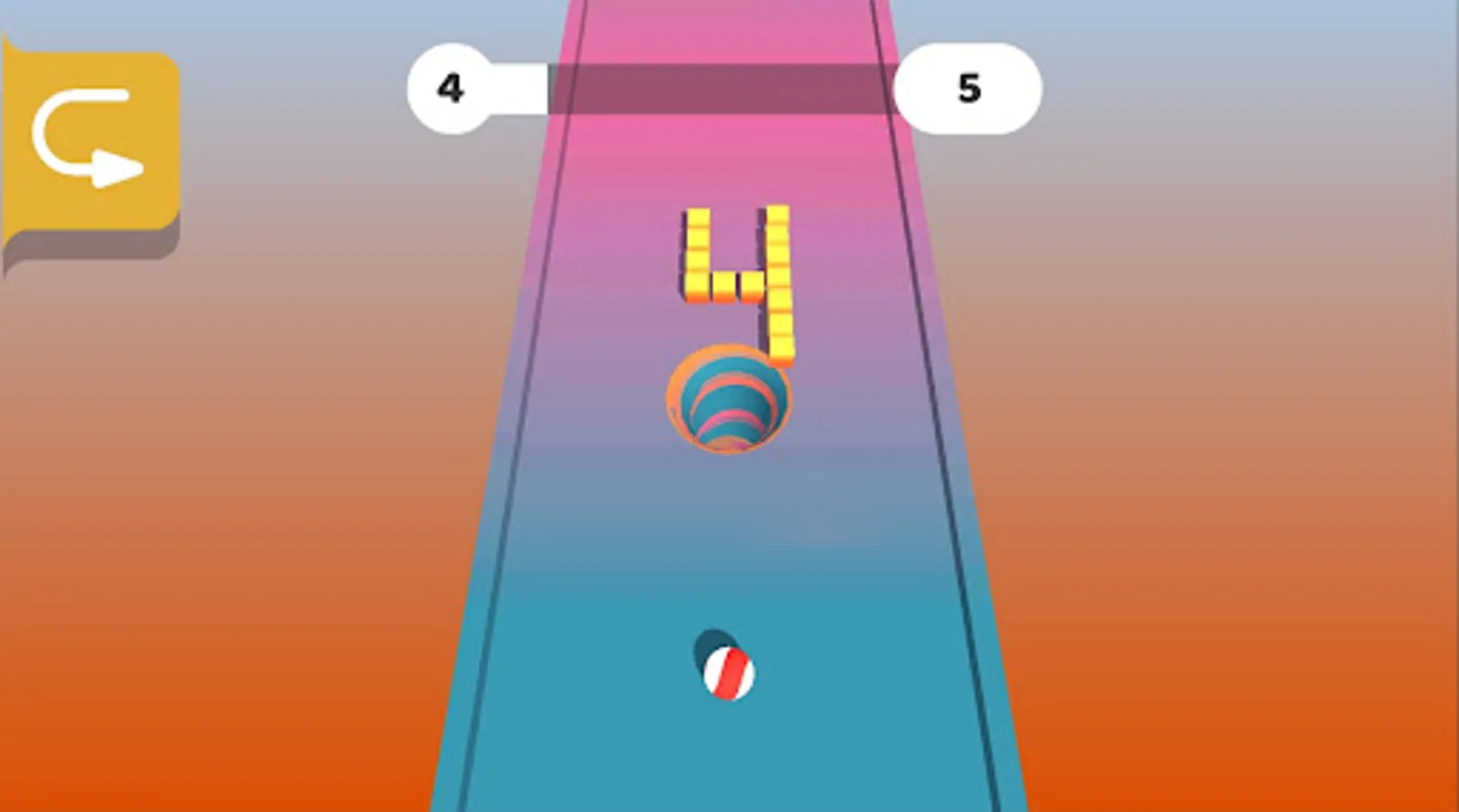Click the orange background left of the track
This screenshot has width=1459, height=812.
click(226, 541)
